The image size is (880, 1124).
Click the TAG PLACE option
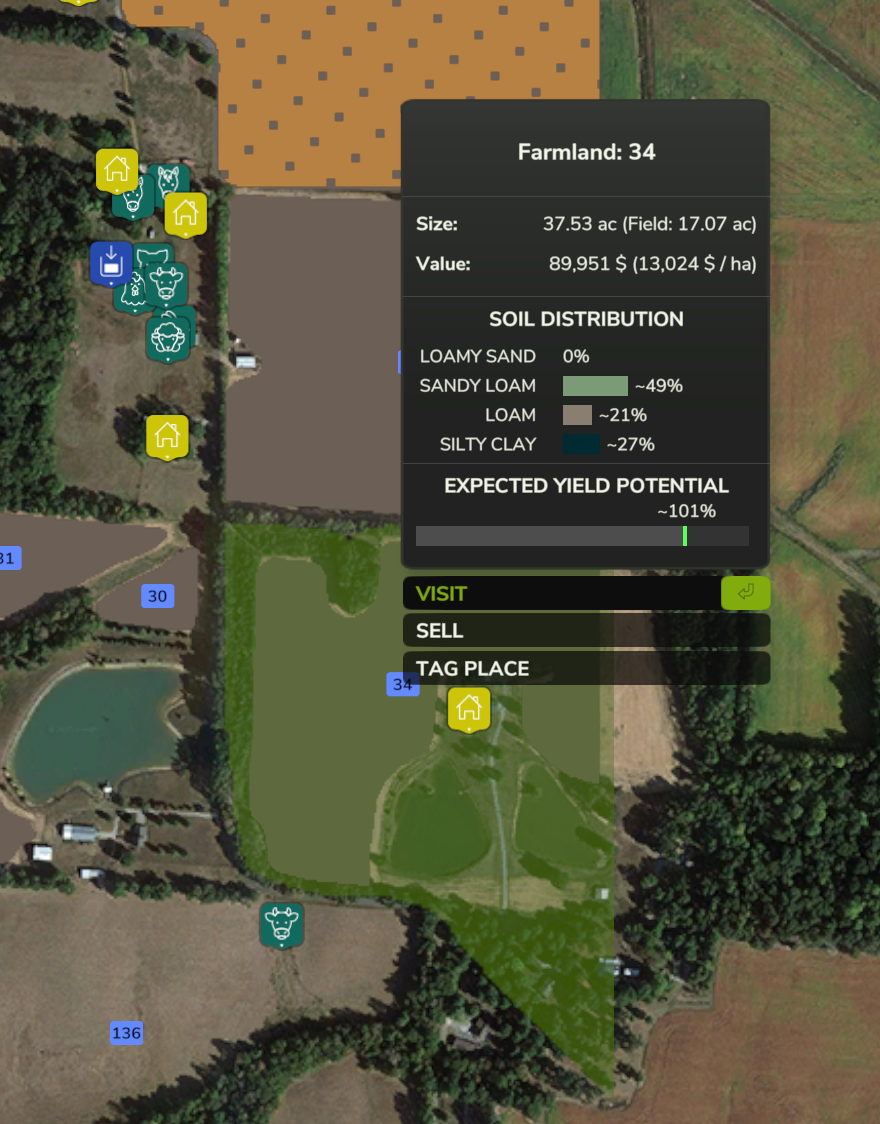tap(585, 668)
